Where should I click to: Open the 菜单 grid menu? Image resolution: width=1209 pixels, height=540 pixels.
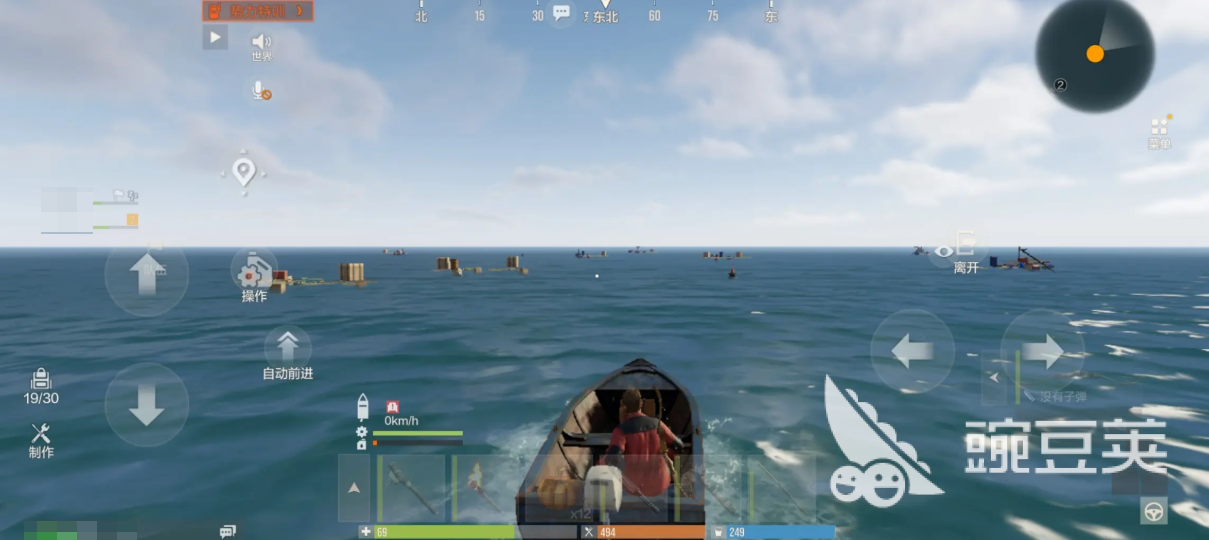click(1159, 128)
